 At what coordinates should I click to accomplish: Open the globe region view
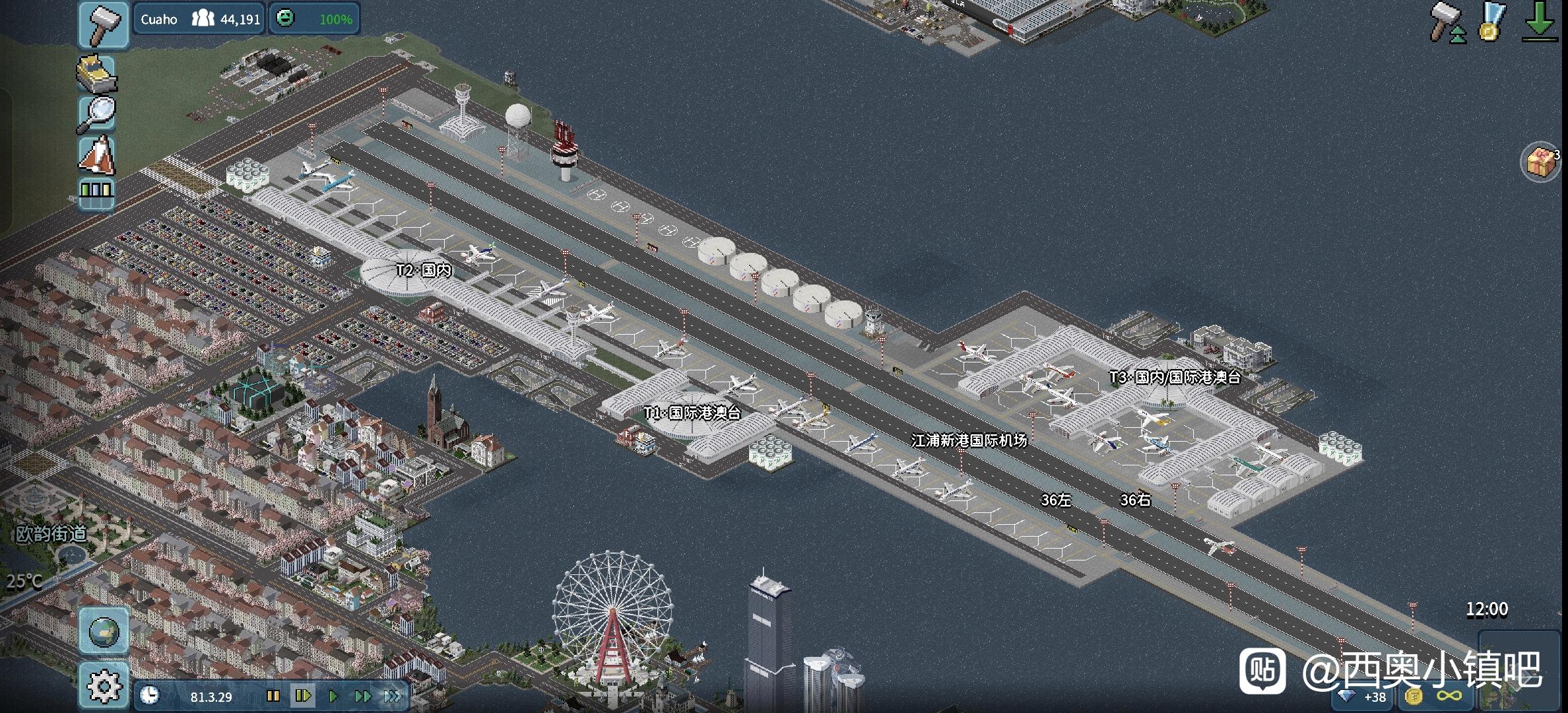point(104,631)
